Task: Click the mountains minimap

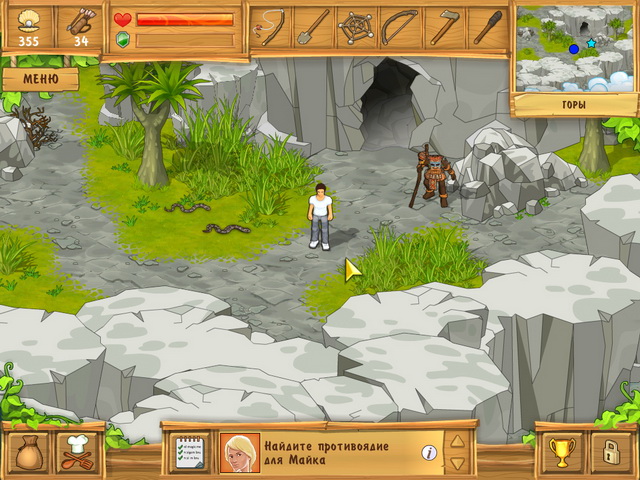Action: pos(574,49)
